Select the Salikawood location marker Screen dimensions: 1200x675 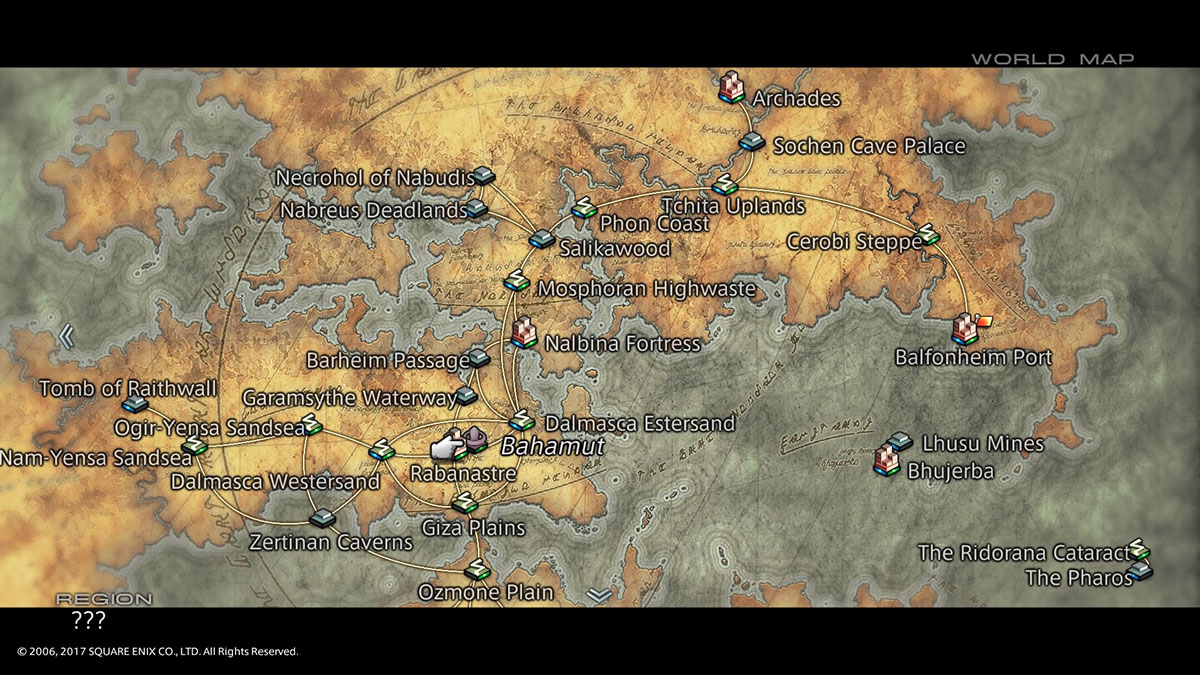(541, 239)
